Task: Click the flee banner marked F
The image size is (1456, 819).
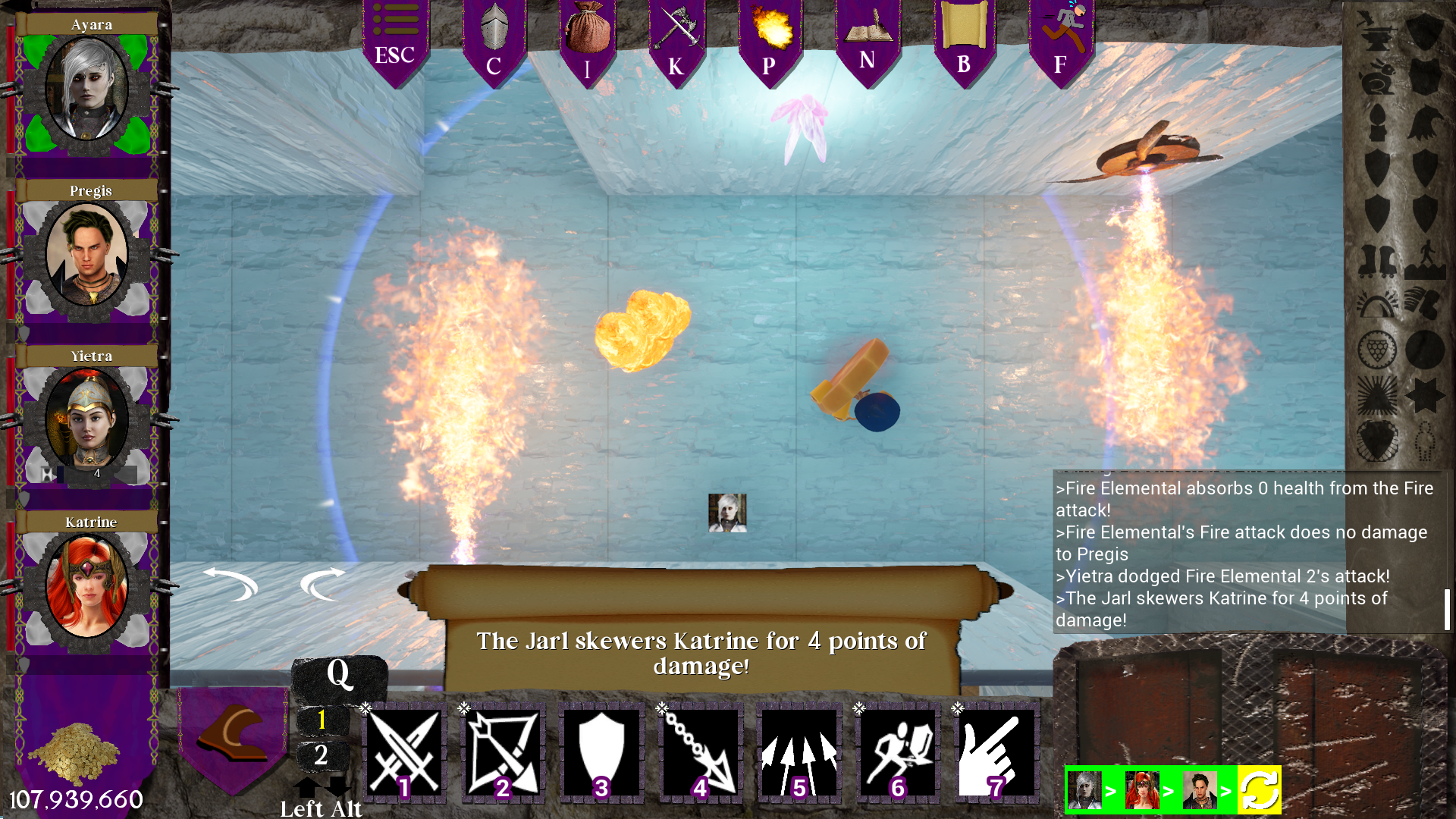Action: tap(1060, 34)
